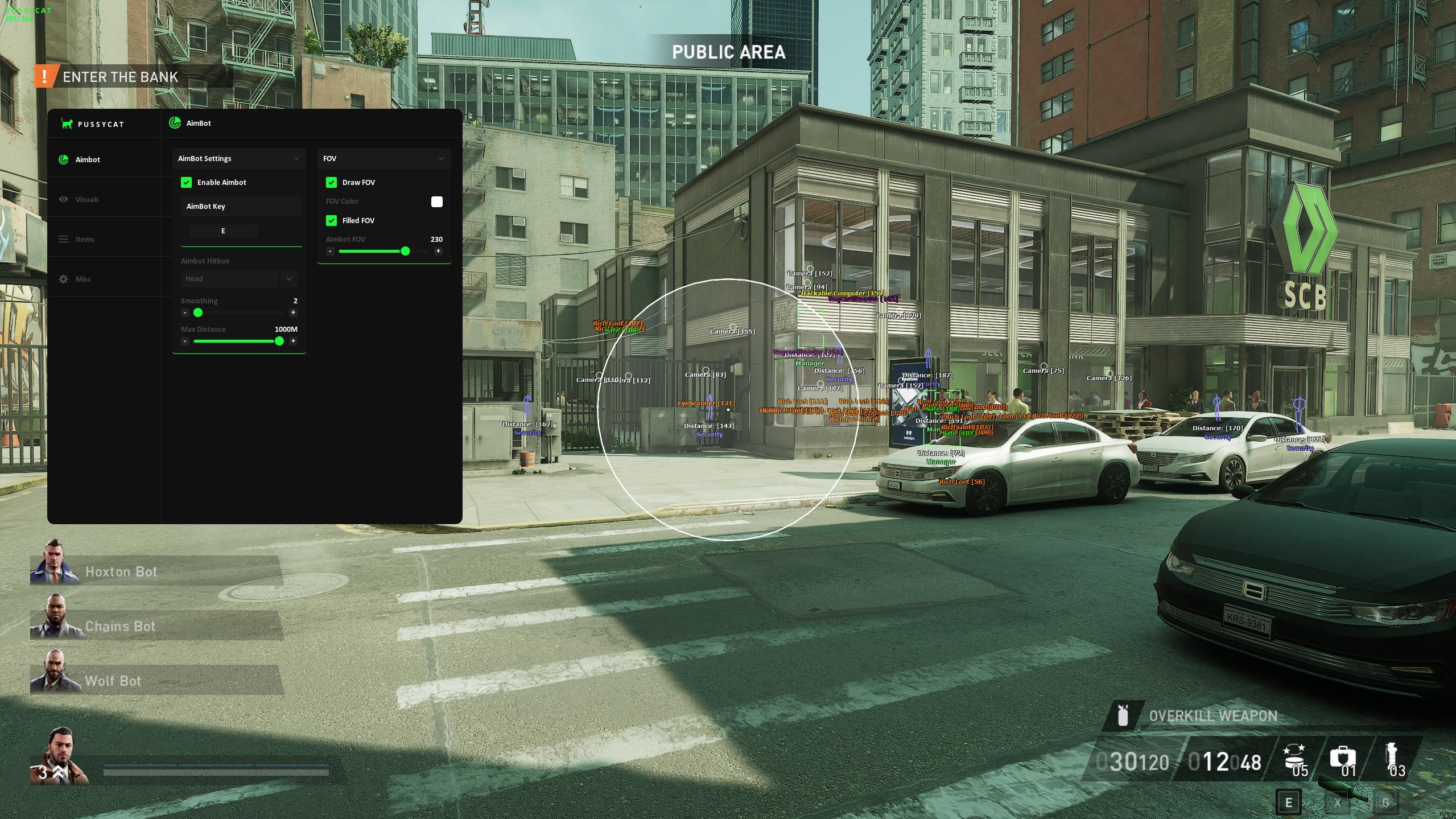Click the Aimbot FOV slider handle
1456x819 pixels.
click(x=405, y=251)
